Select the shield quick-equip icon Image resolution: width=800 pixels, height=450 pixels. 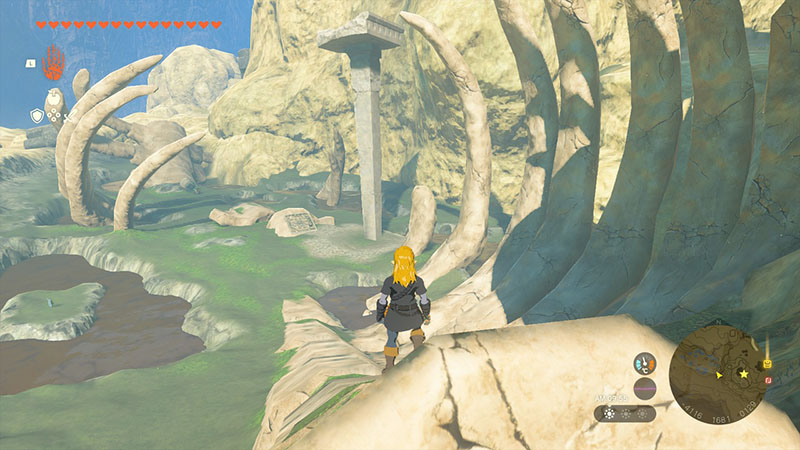pyautogui.click(x=37, y=116)
